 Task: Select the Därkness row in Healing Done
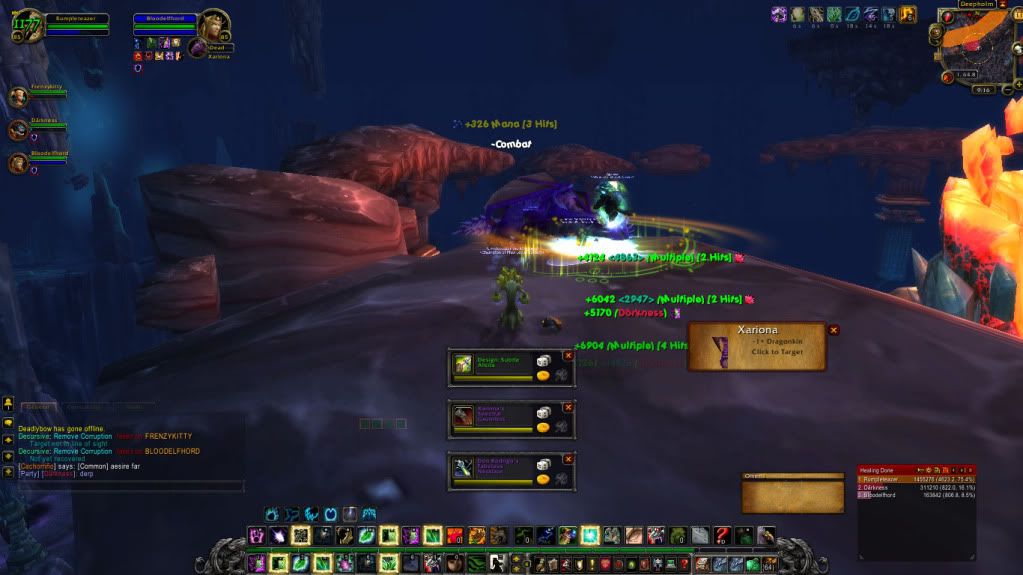[916, 487]
